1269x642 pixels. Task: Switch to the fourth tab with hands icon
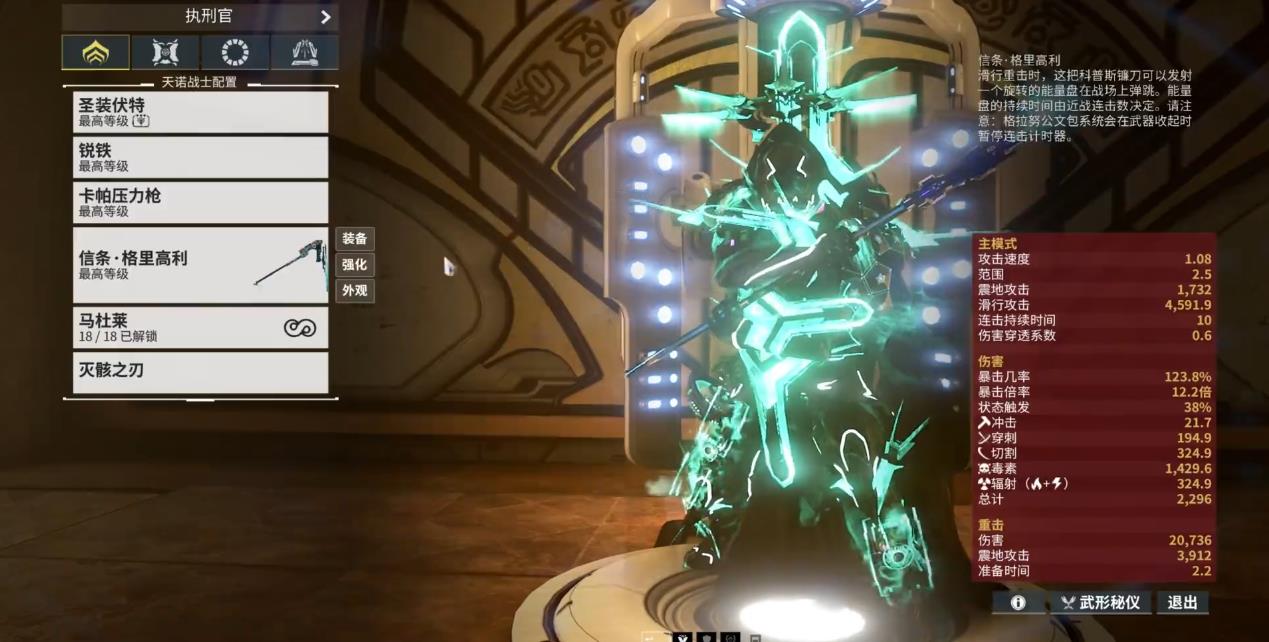[304, 52]
